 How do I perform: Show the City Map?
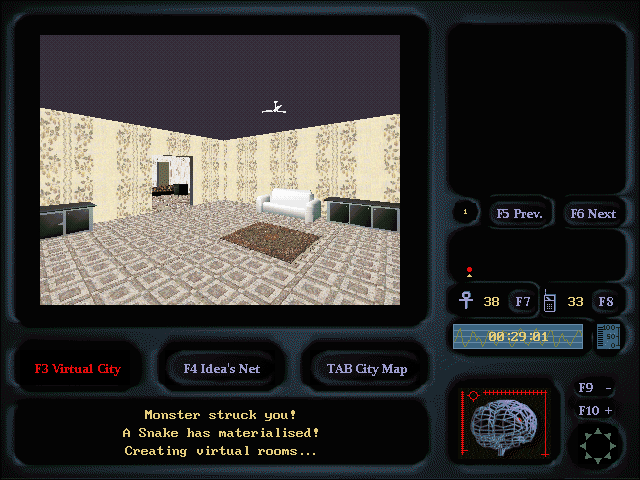366,368
